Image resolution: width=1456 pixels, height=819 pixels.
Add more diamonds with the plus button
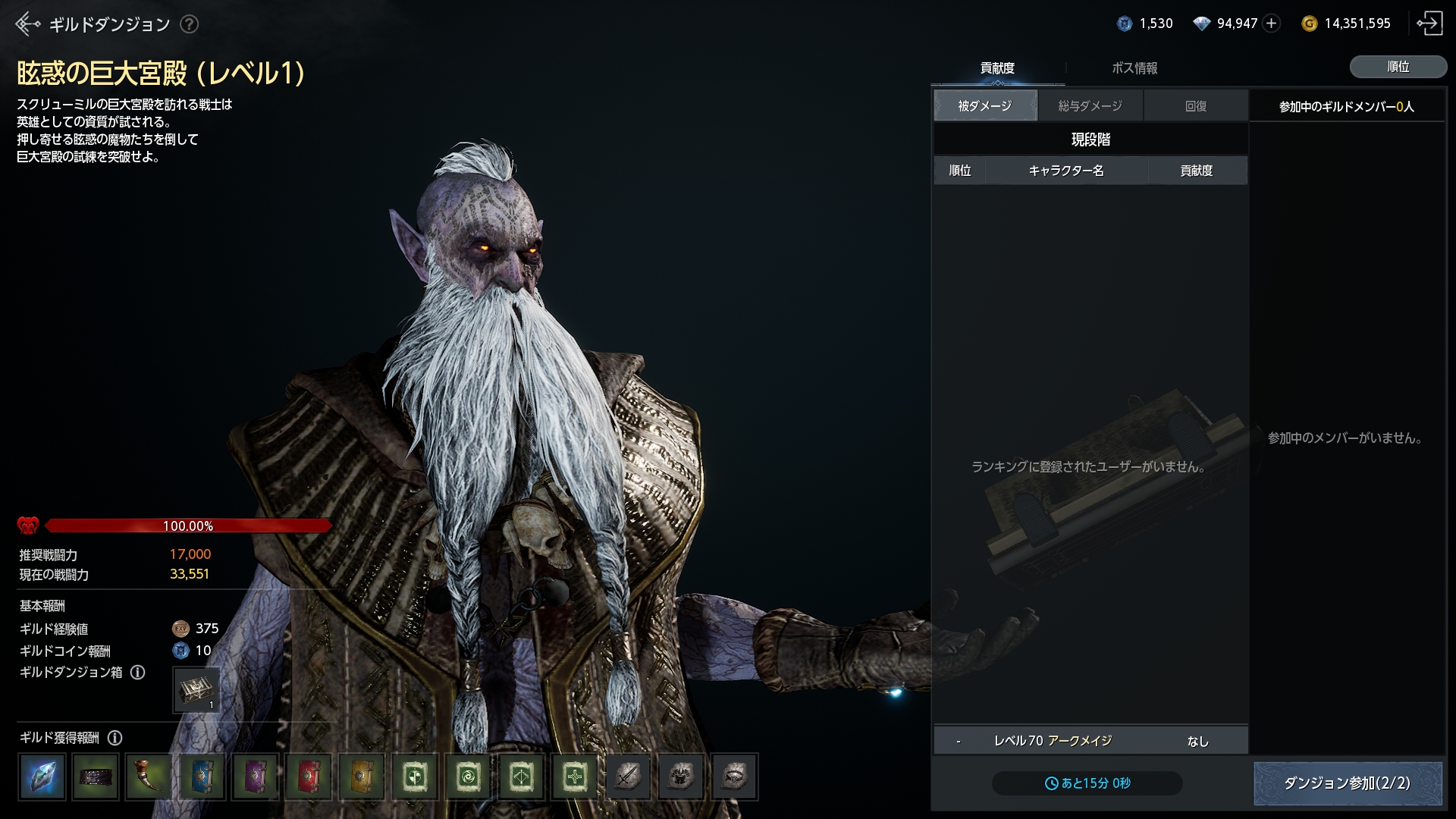click(x=1272, y=24)
